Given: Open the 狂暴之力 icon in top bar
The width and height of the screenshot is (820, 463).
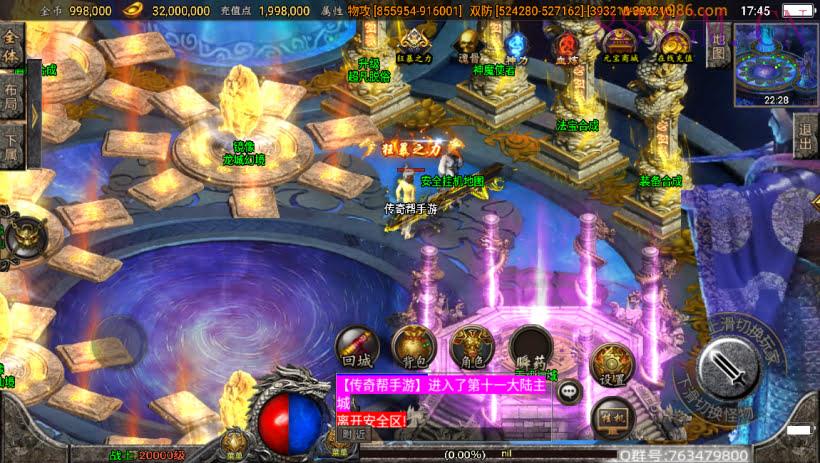Looking at the screenshot, I should 416,45.
